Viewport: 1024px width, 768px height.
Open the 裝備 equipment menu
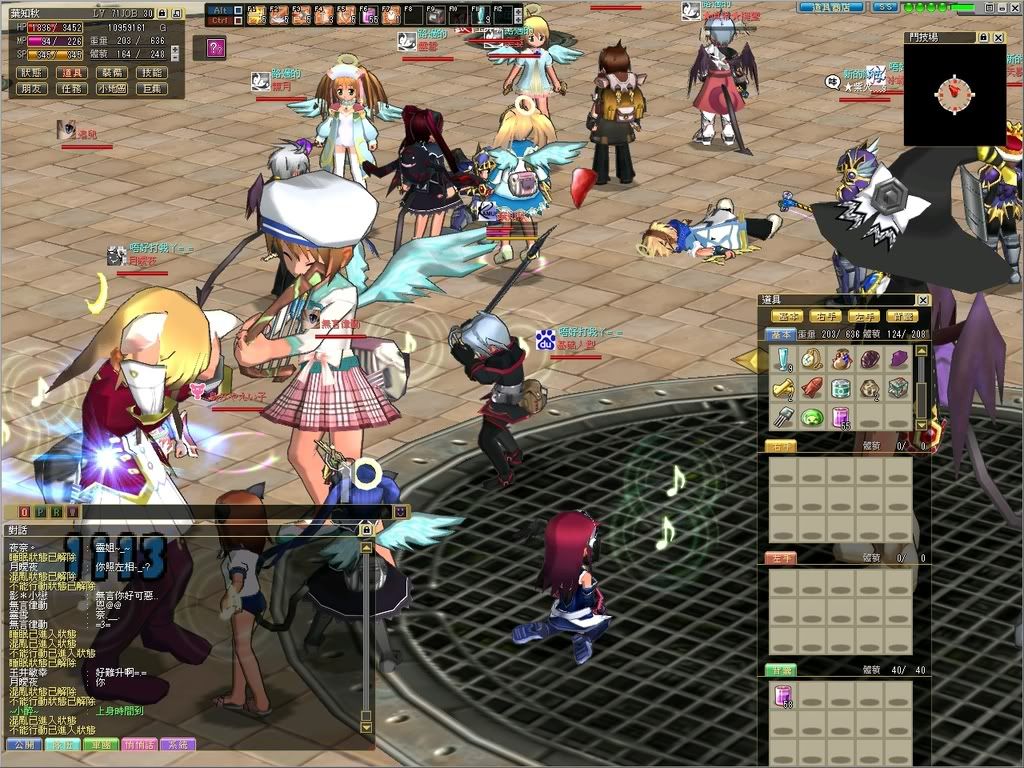111,72
